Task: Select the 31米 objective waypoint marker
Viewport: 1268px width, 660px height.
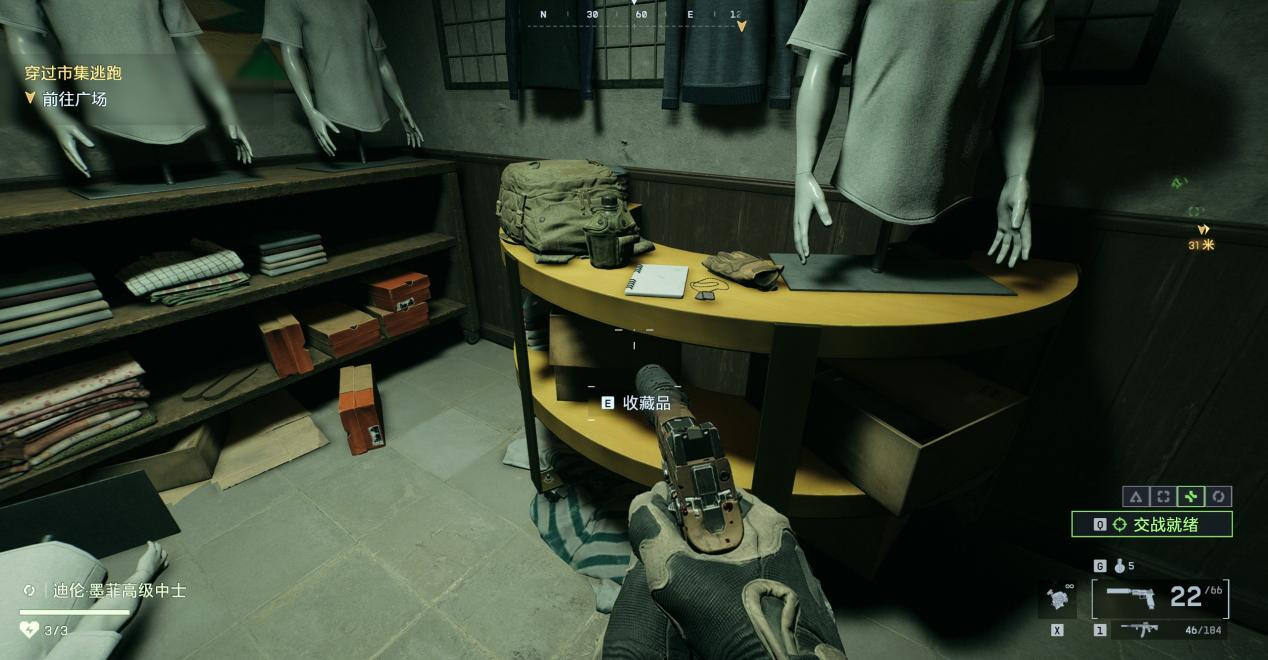Action: (1202, 236)
